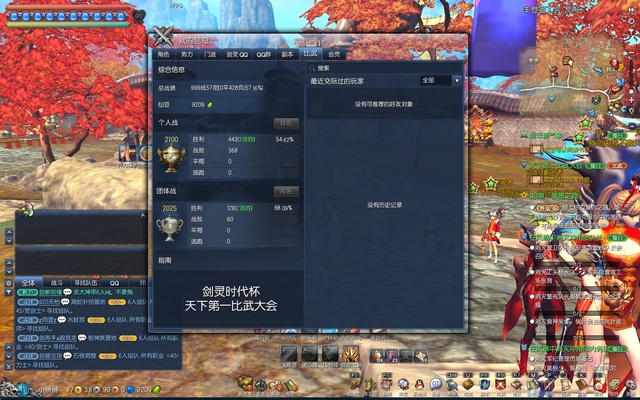Open the 会员 tab
The image size is (640, 400).
point(334,54)
